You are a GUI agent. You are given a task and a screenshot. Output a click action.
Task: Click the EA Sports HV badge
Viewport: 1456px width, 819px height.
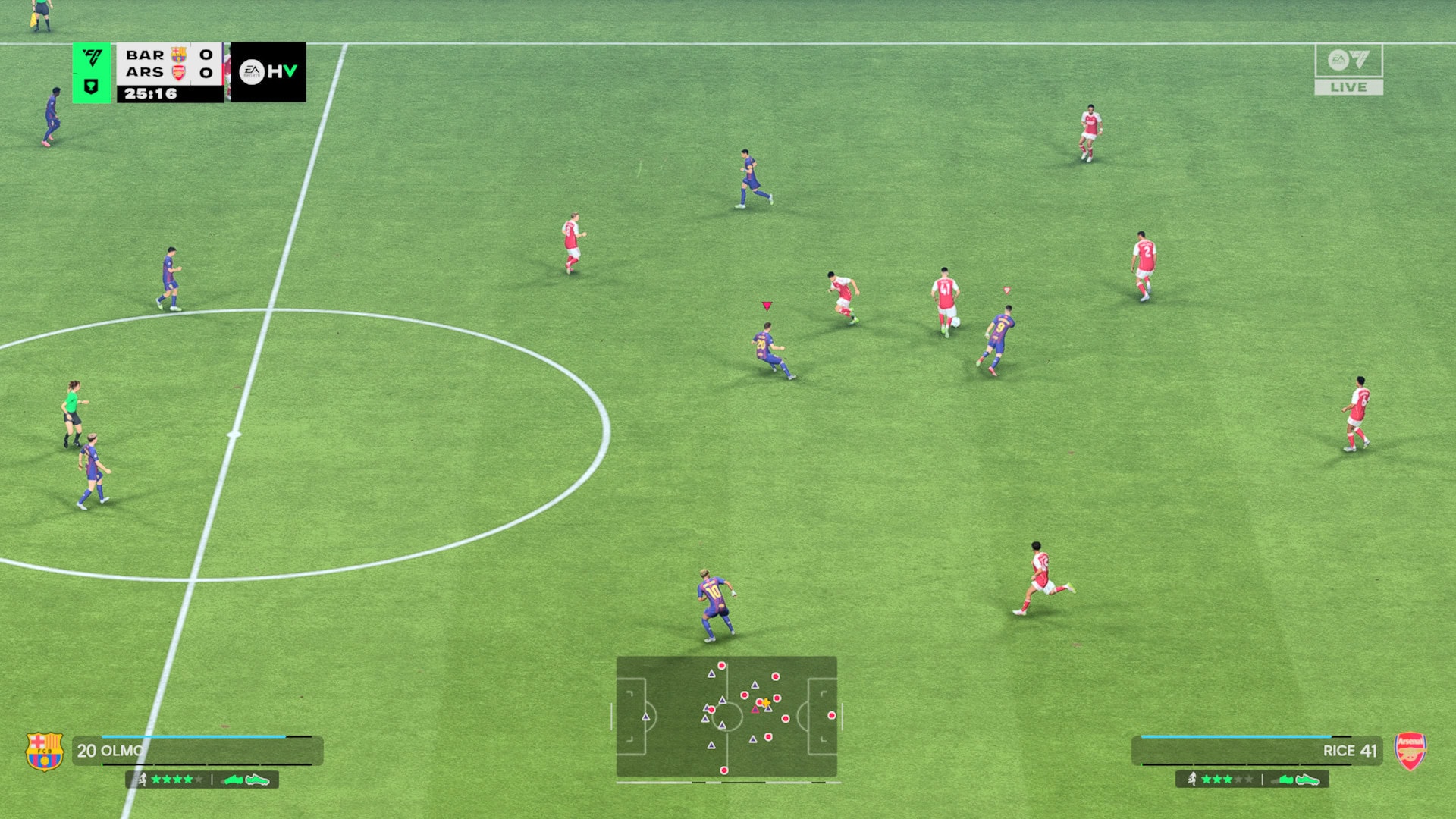pyautogui.click(x=268, y=72)
